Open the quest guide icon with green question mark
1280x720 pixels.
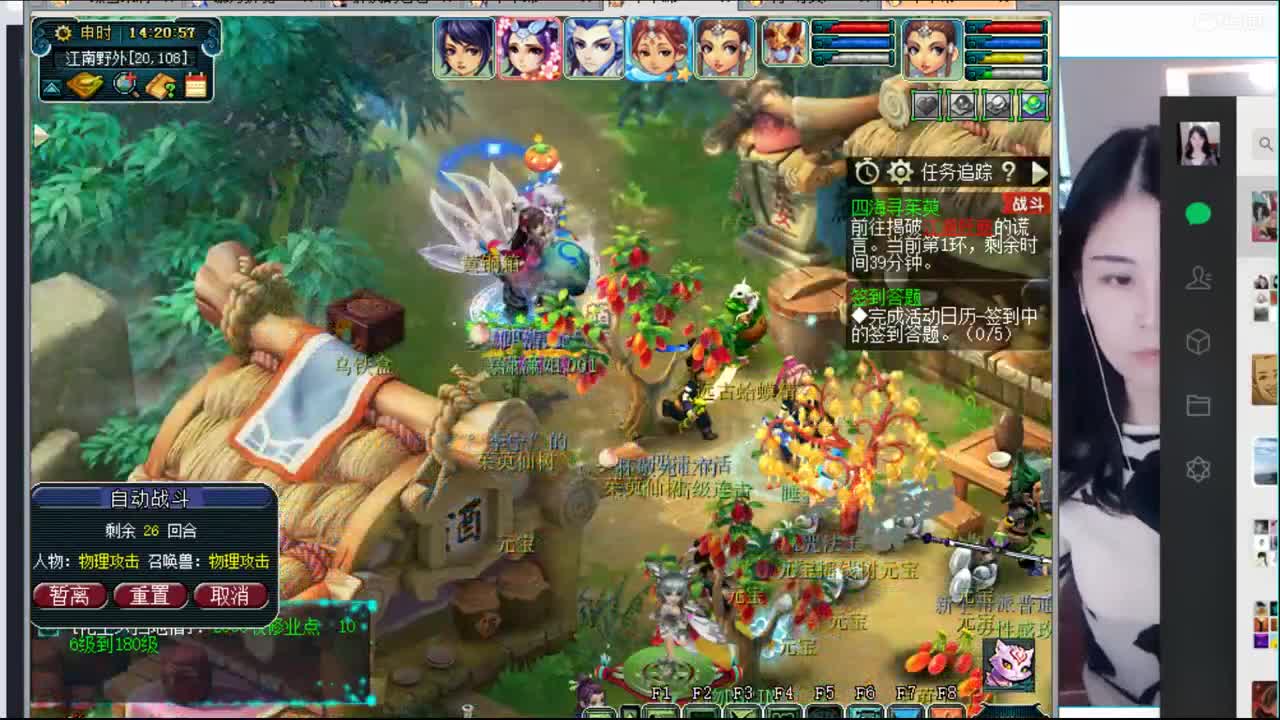tap(159, 86)
